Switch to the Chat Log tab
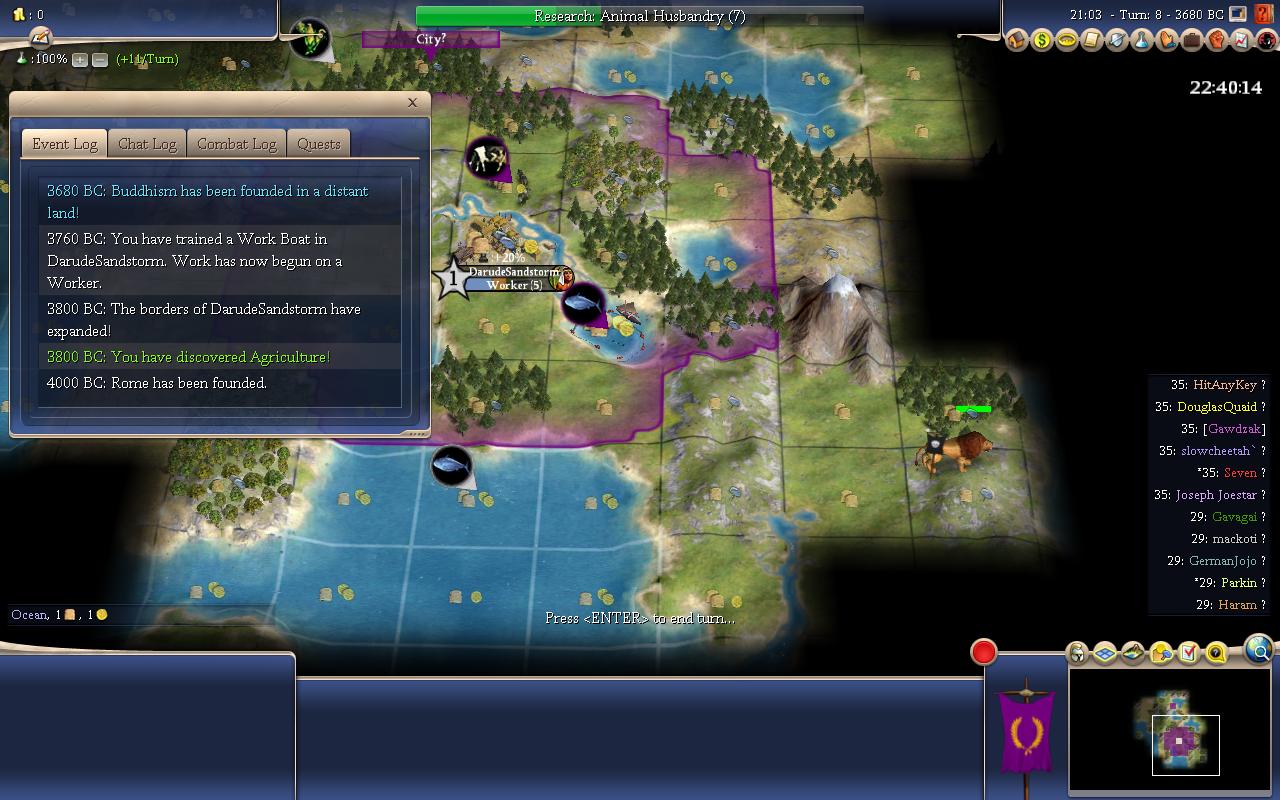The image size is (1280, 800). (x=147, y=144)
